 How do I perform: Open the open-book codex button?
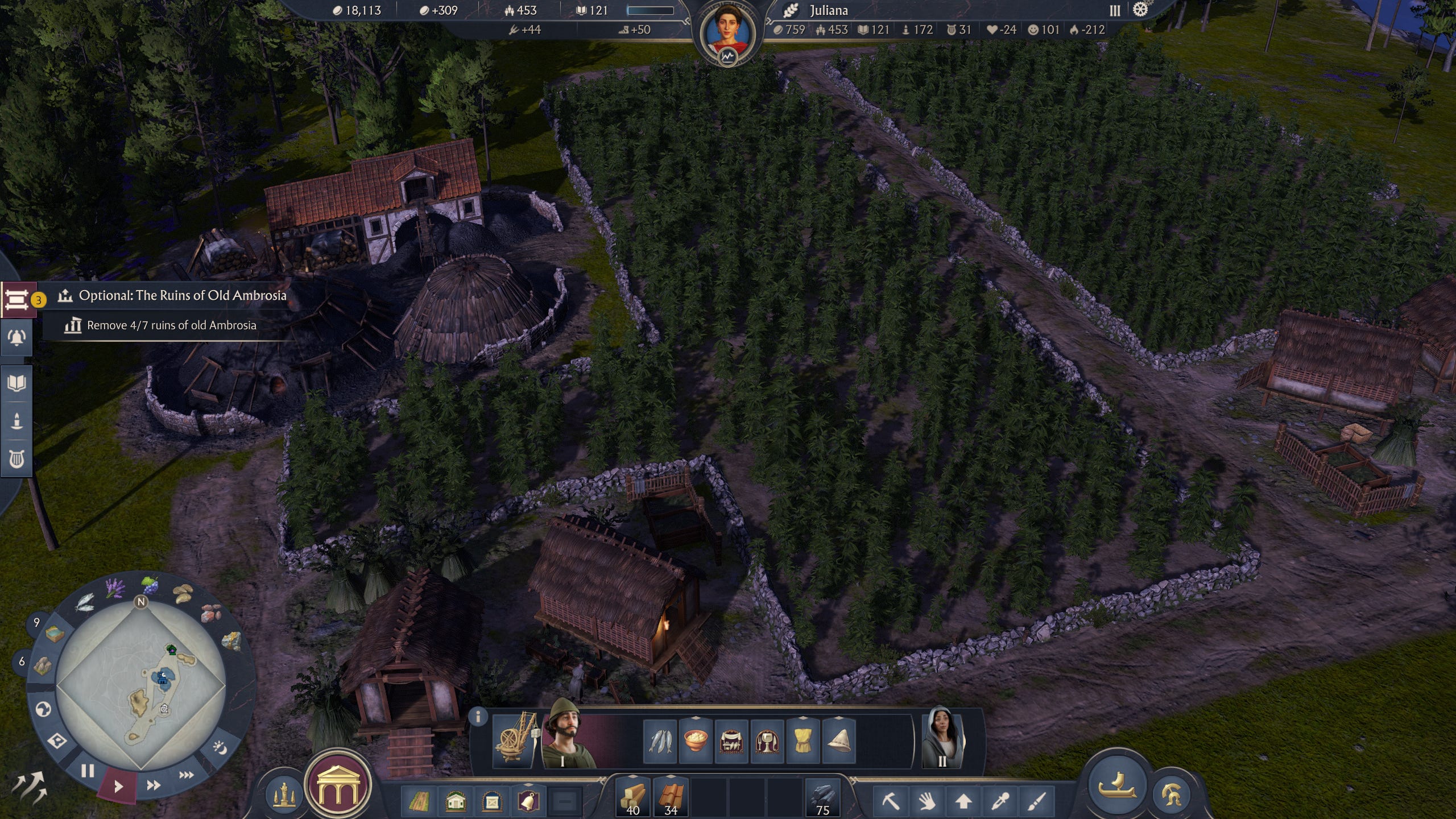(x=16, y=383)
